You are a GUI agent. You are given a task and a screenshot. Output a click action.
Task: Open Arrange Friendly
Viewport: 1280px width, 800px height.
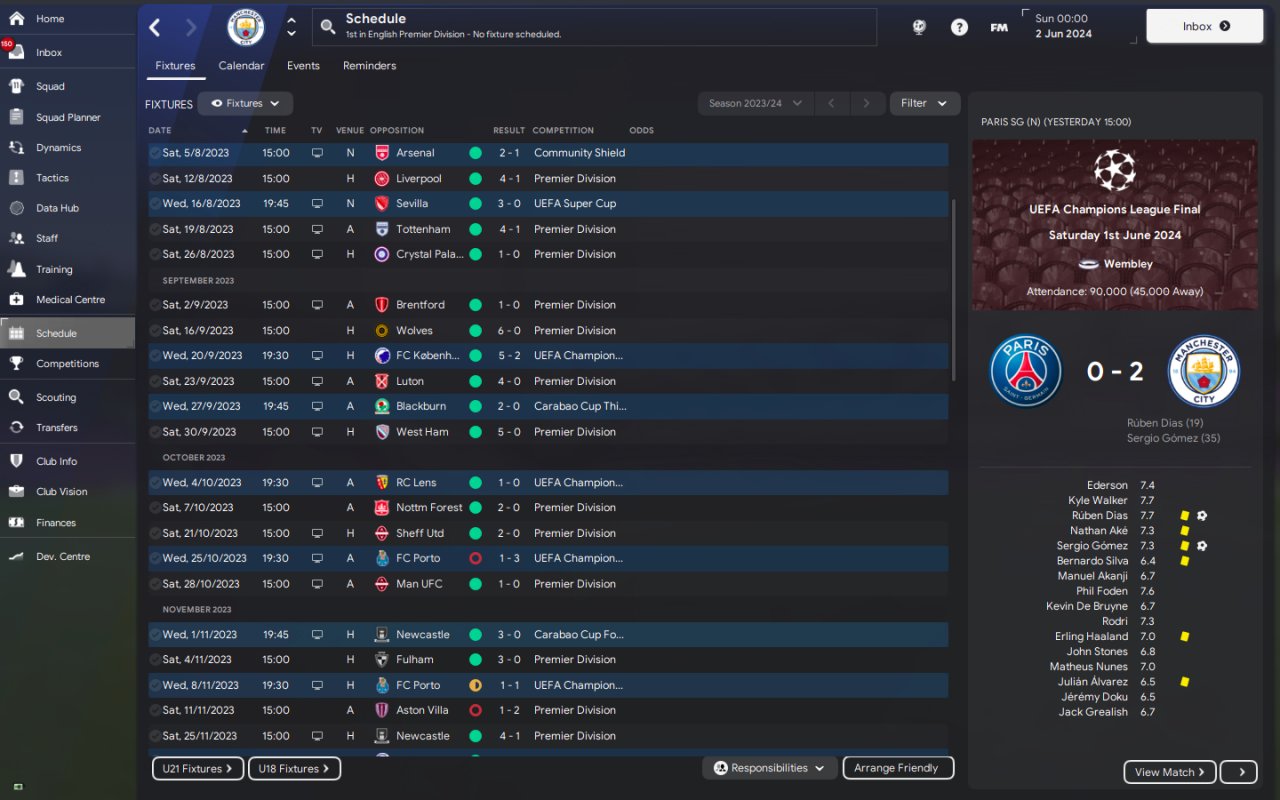click(x=897, y=768)
